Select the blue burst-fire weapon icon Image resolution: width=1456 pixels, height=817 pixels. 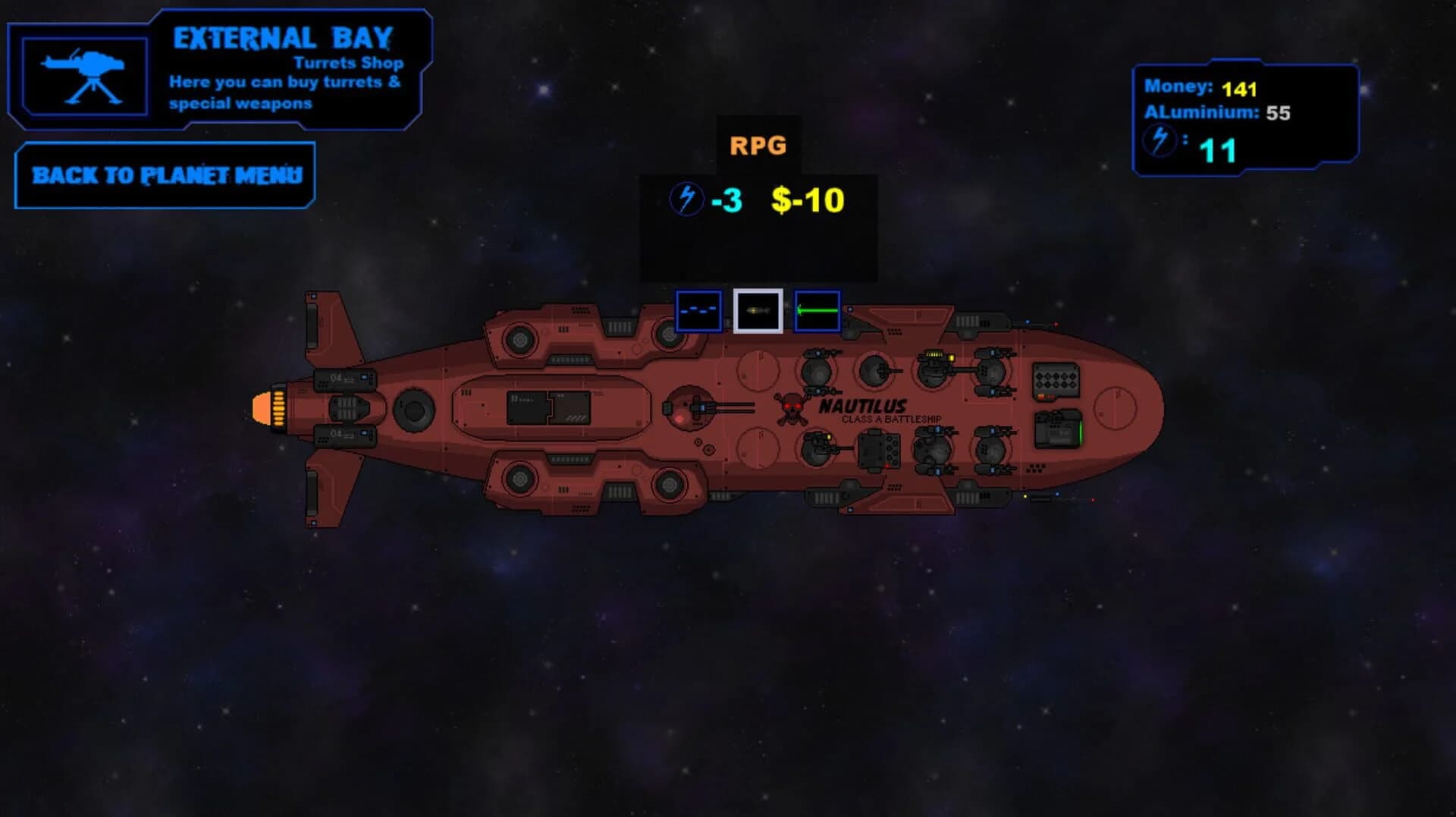point(698,311)
